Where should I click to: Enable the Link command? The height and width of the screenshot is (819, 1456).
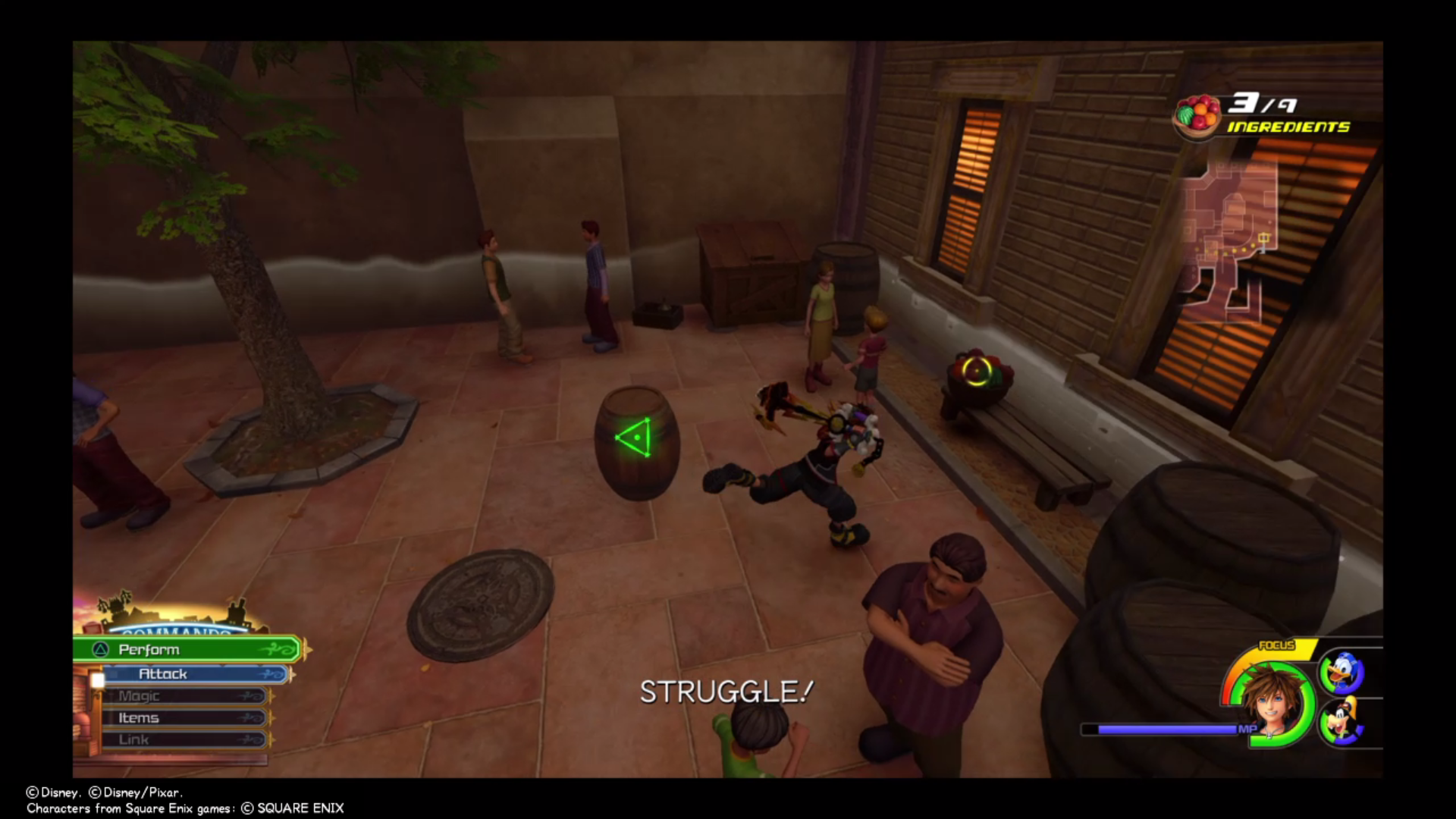pos(135,739)
